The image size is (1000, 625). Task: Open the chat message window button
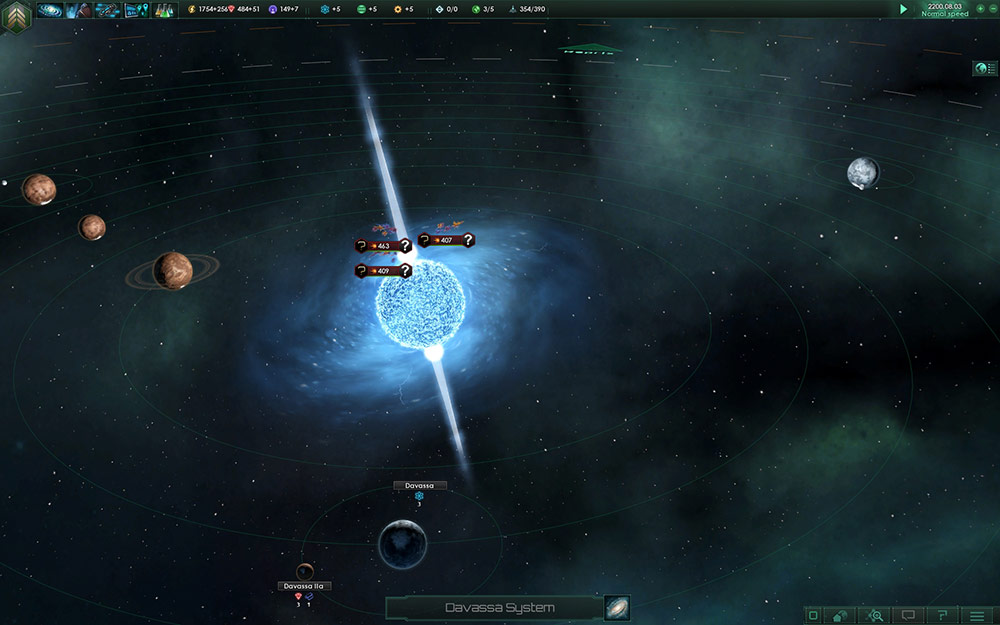pos(909,615)
